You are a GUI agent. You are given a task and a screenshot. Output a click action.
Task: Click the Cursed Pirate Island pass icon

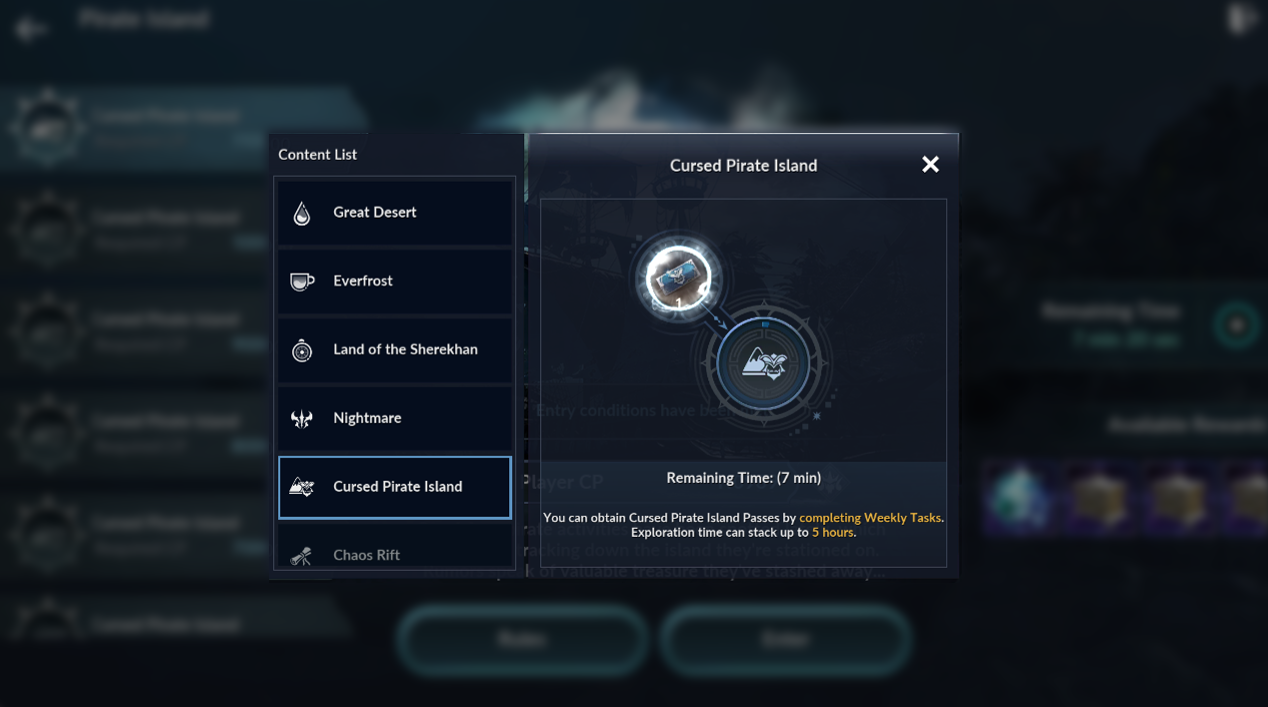click(678, 278)
